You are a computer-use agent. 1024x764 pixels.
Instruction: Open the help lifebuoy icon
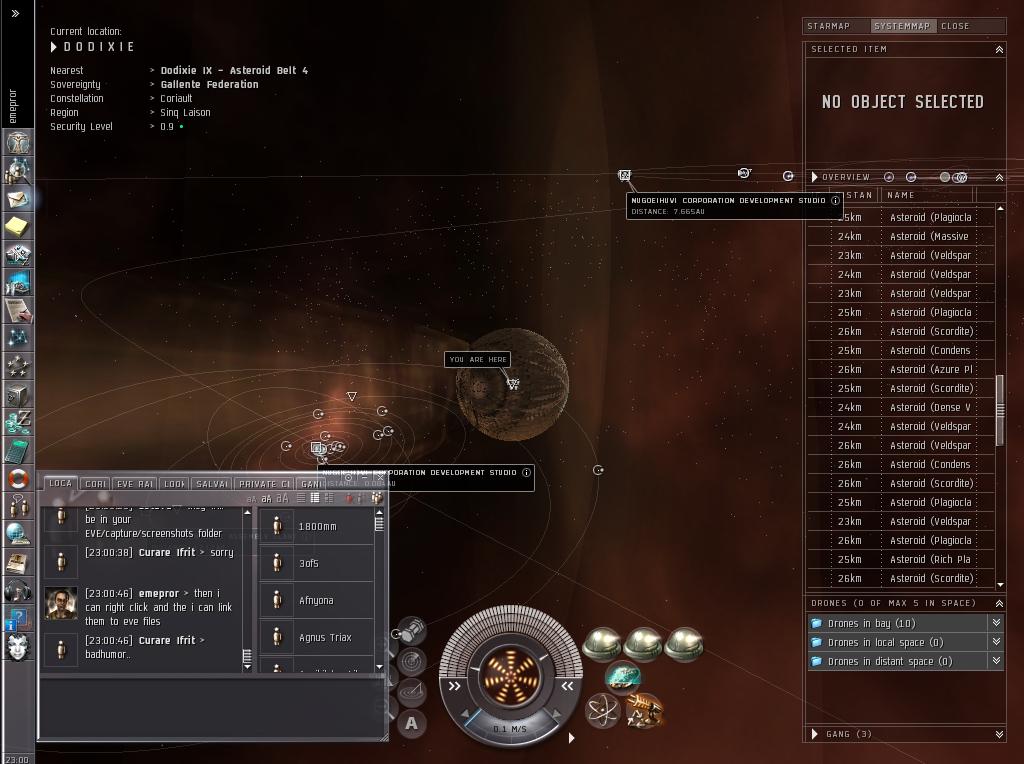[x=18, y=478]
